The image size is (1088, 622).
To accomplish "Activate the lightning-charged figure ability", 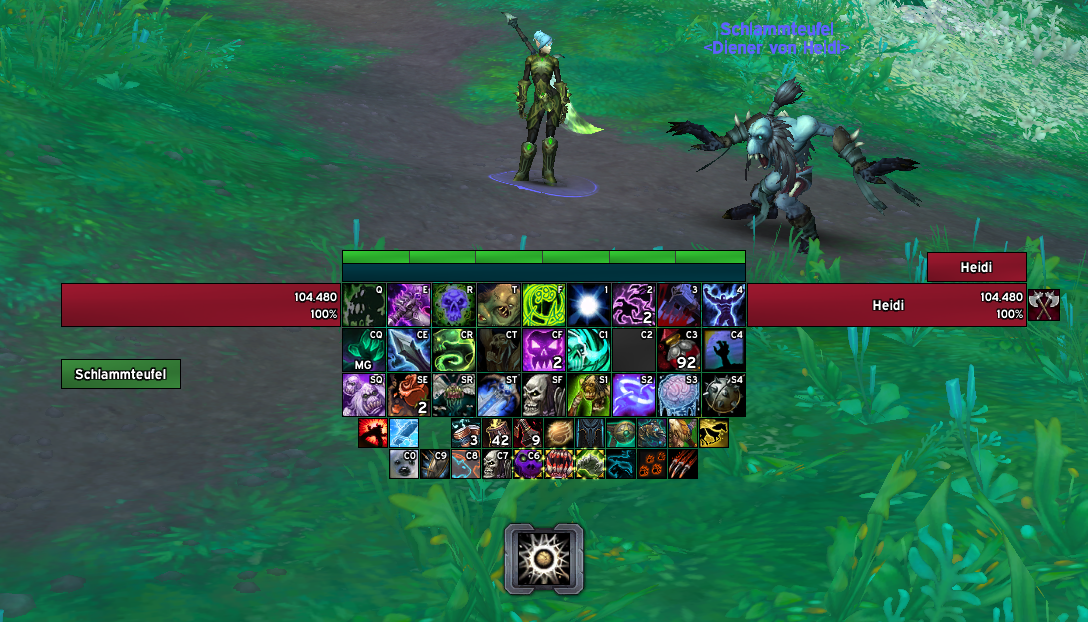I will (724, 305).
